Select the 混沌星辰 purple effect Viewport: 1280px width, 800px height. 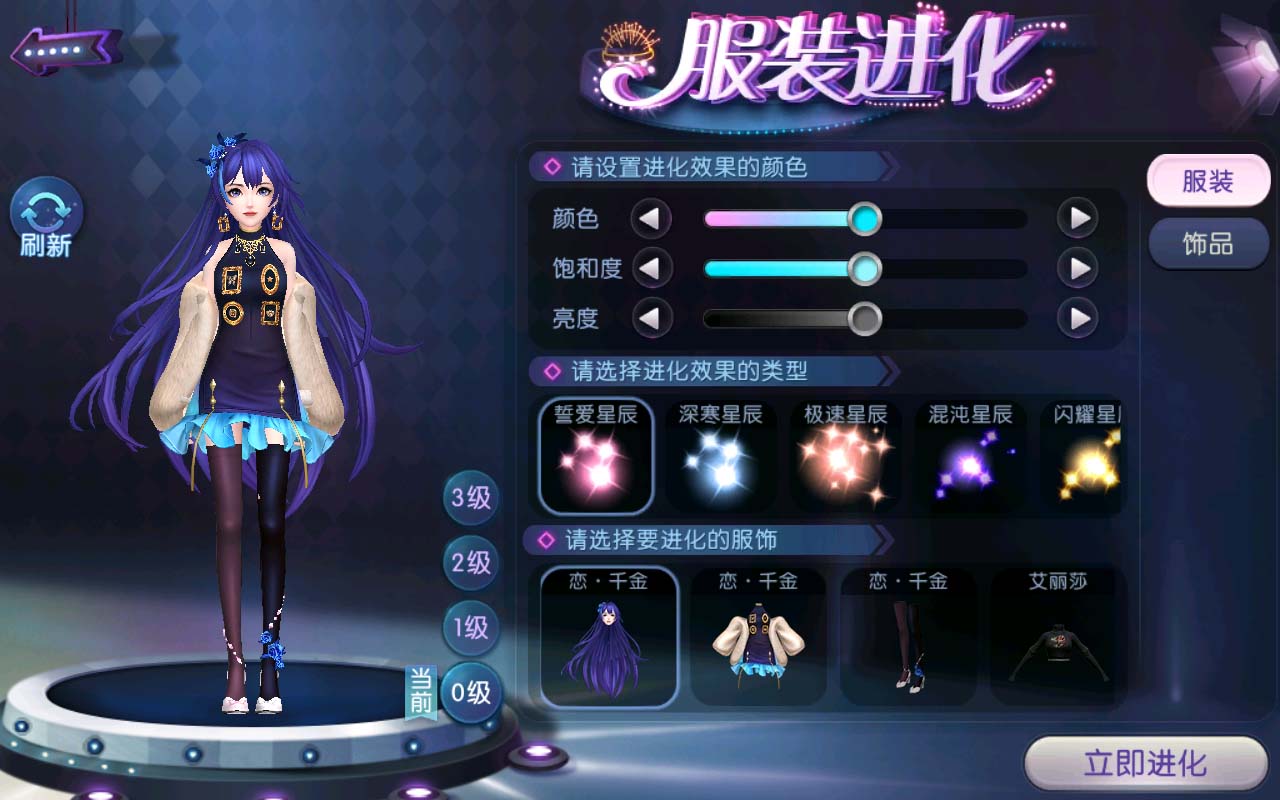969,456
